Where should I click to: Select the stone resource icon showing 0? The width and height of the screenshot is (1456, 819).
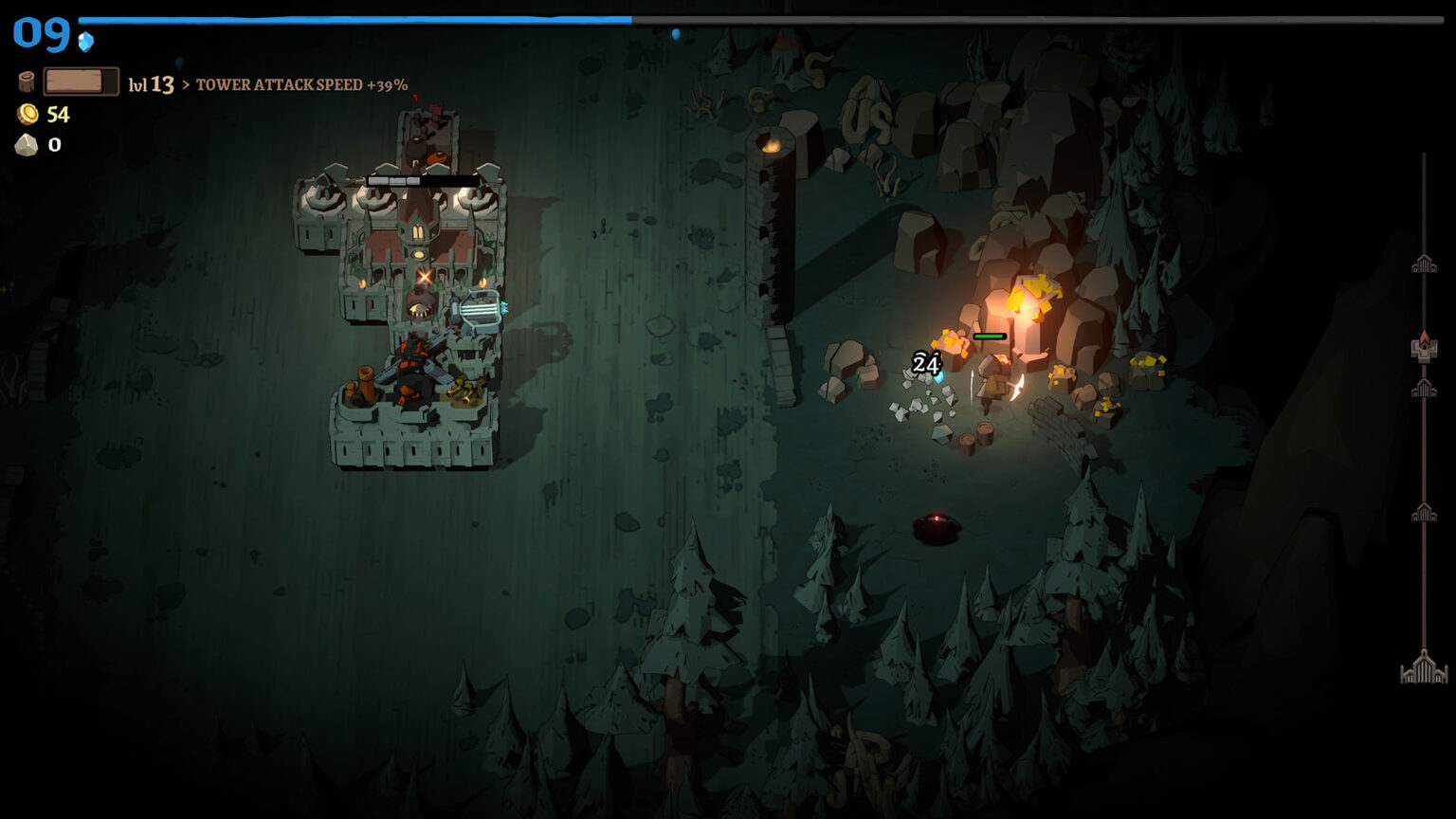click(x=26, y=145)
